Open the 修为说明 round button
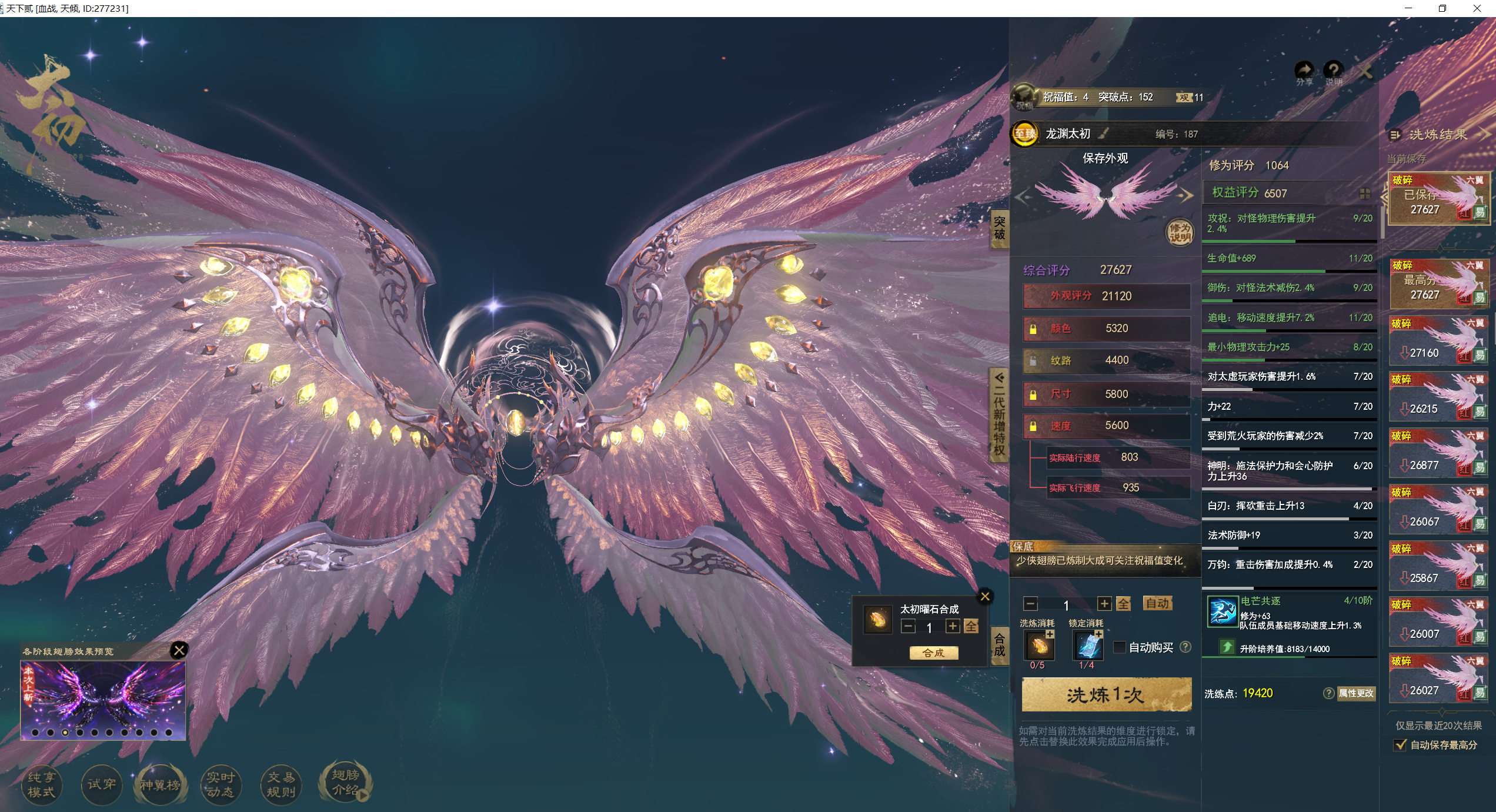Viewport: 1496px width, 812px height. [x=1180, y=232]
